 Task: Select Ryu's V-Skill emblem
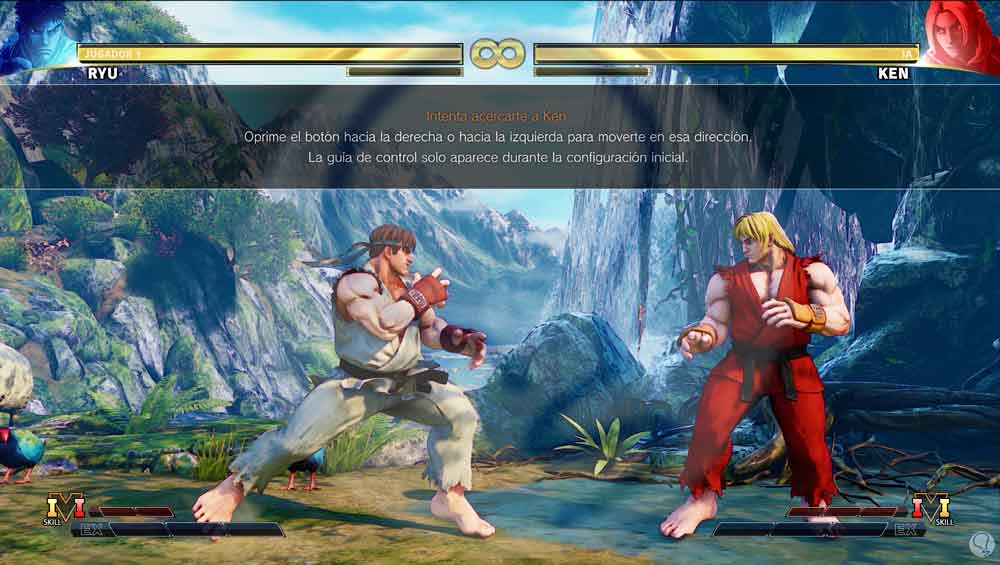(x=65, y=508)
